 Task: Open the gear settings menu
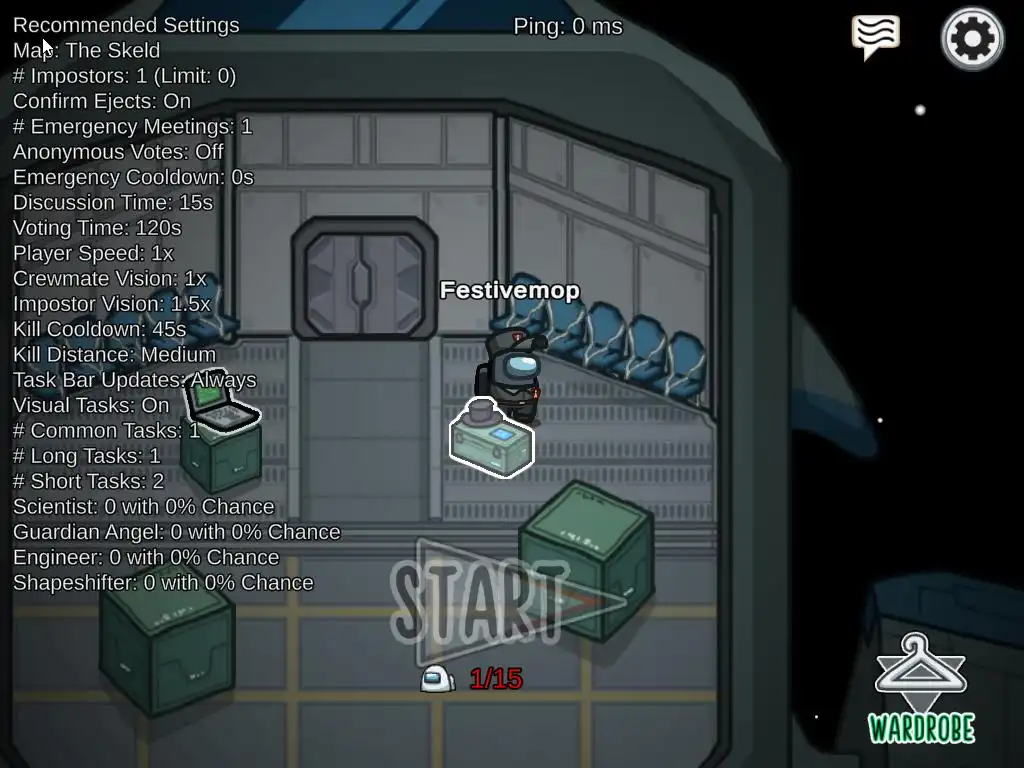click(972, 39)
